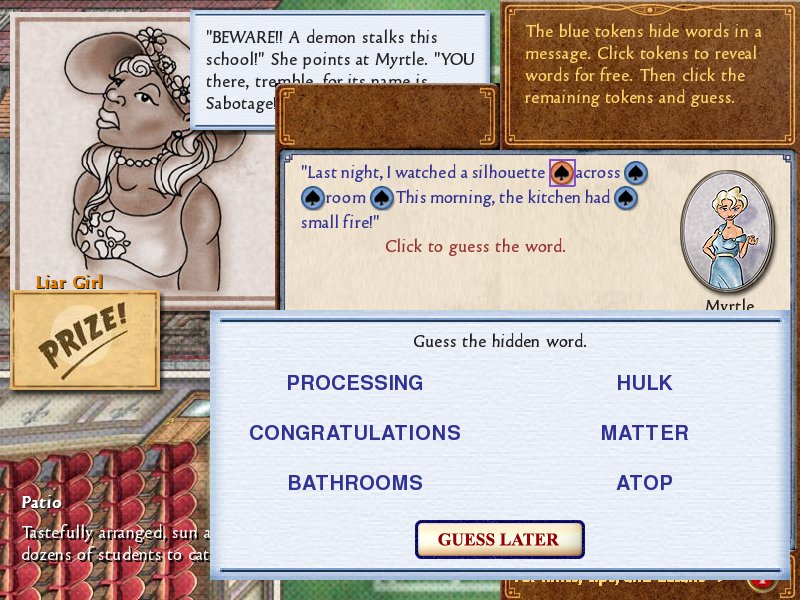Reveal the blue token before 'room'
The width and height of the screenshot is (800, 600).
tap(313, 198)
